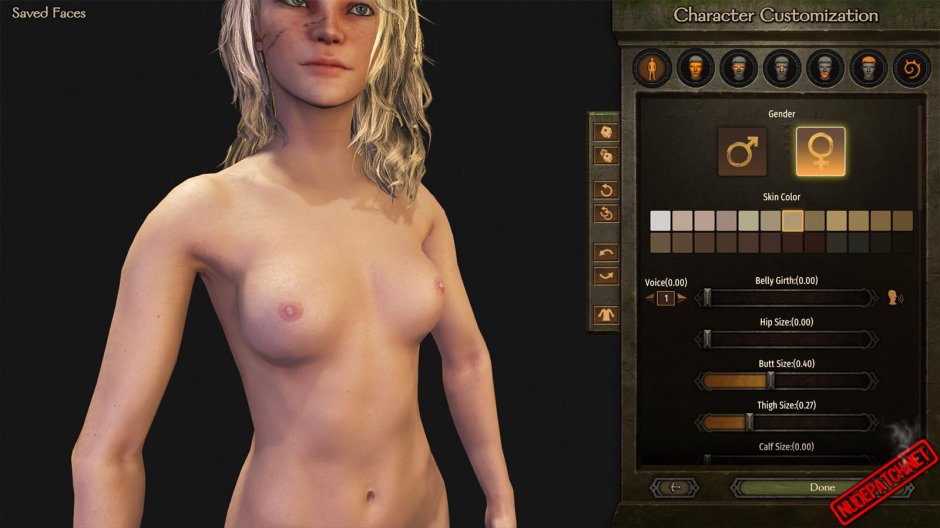This screenshot has width=940, height=528.
Task: Confirm the character with the Done button
Action: [821, 487]
